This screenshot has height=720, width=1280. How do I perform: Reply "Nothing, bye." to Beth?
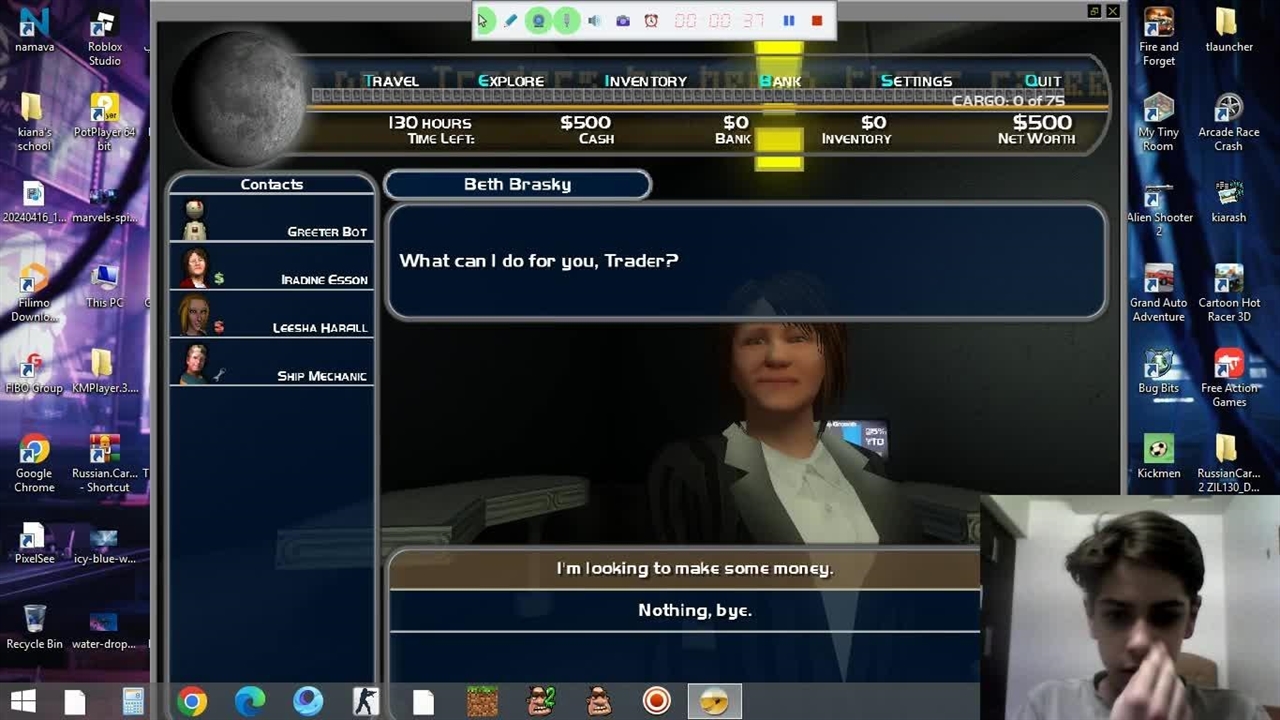click(x=694, y=610)
